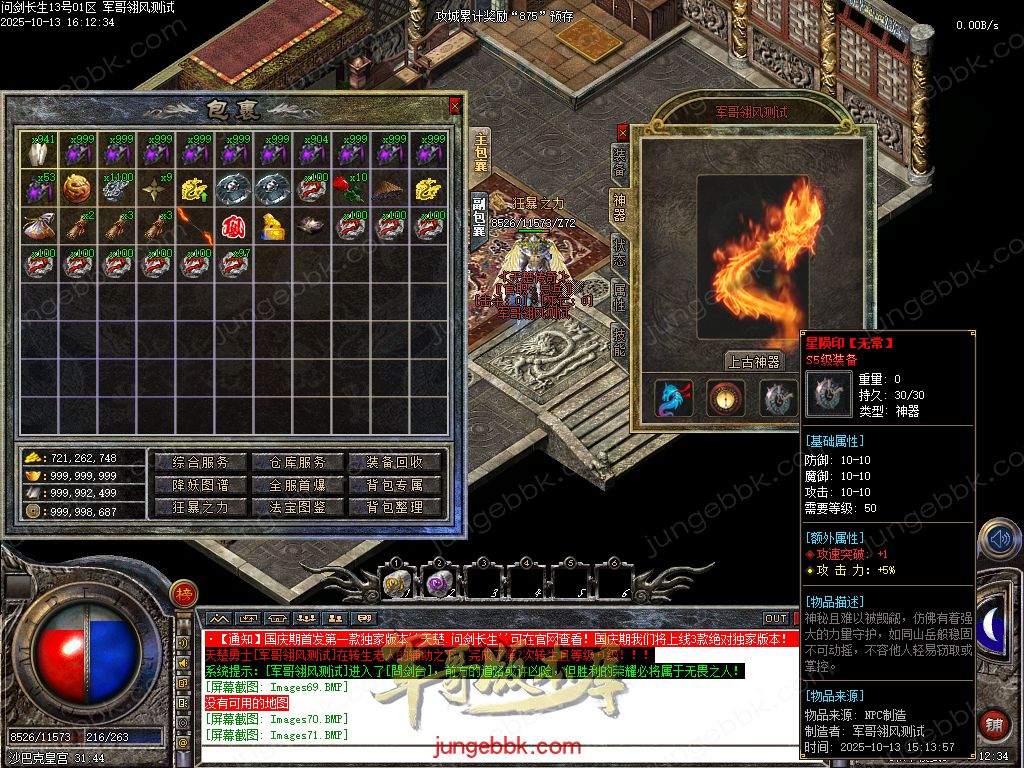Open the 降妖图谱 panel
Screen dimensions: 1024x768
[200, 485]
